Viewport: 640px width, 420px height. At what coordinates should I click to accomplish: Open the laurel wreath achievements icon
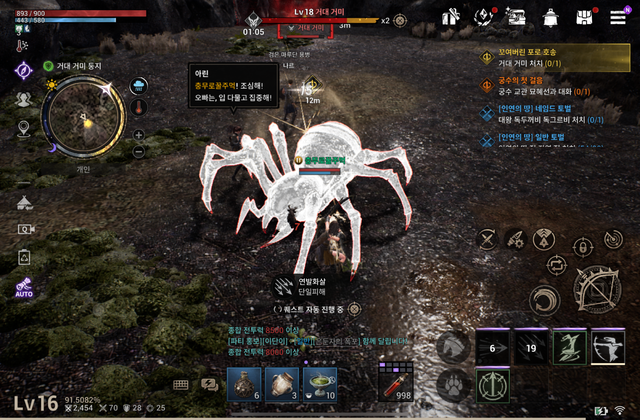click(484, 16)
